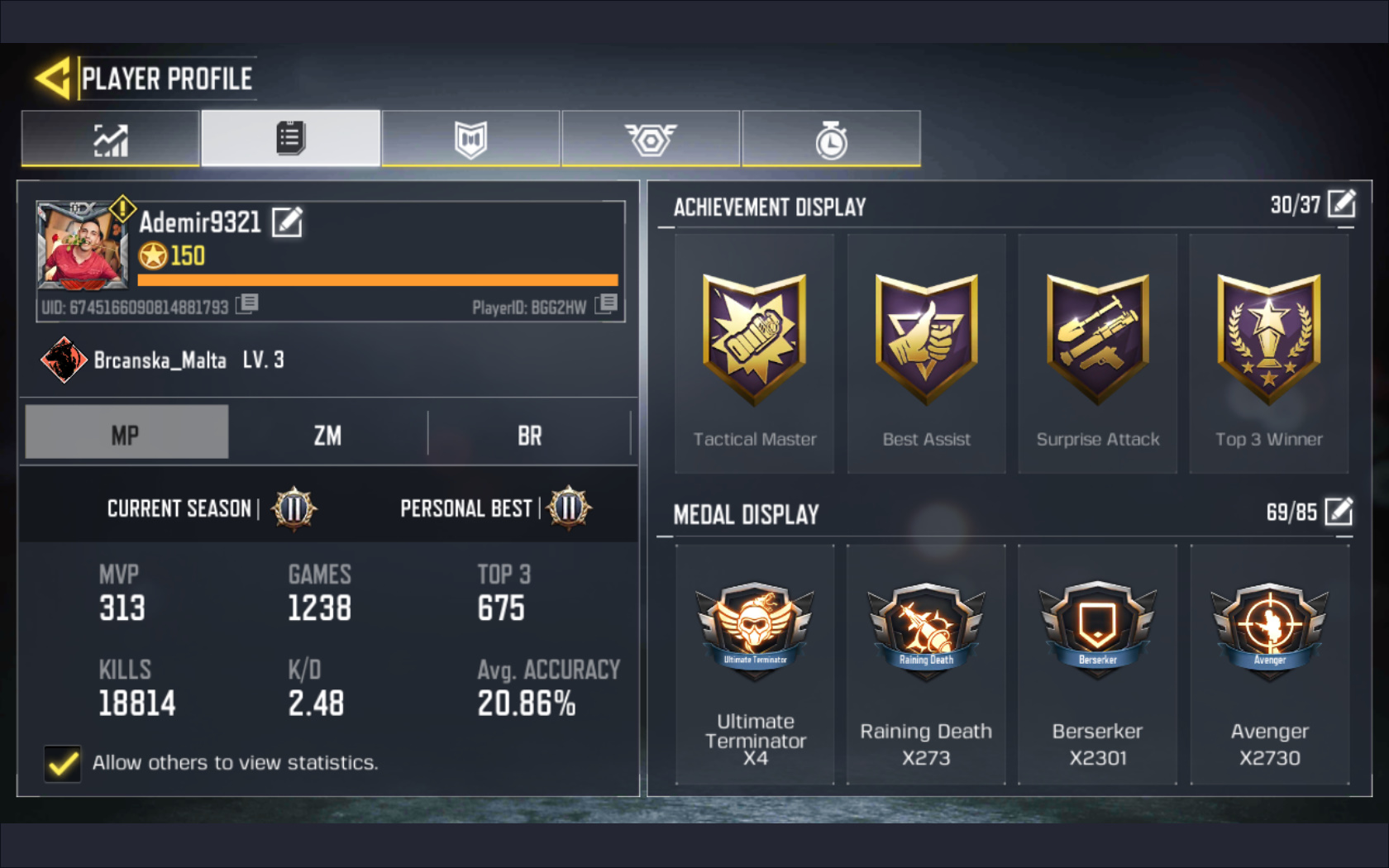This screenshot has height=868, width=1389.
Task: Select the play time clock tab icon
Action: point(830,139)
